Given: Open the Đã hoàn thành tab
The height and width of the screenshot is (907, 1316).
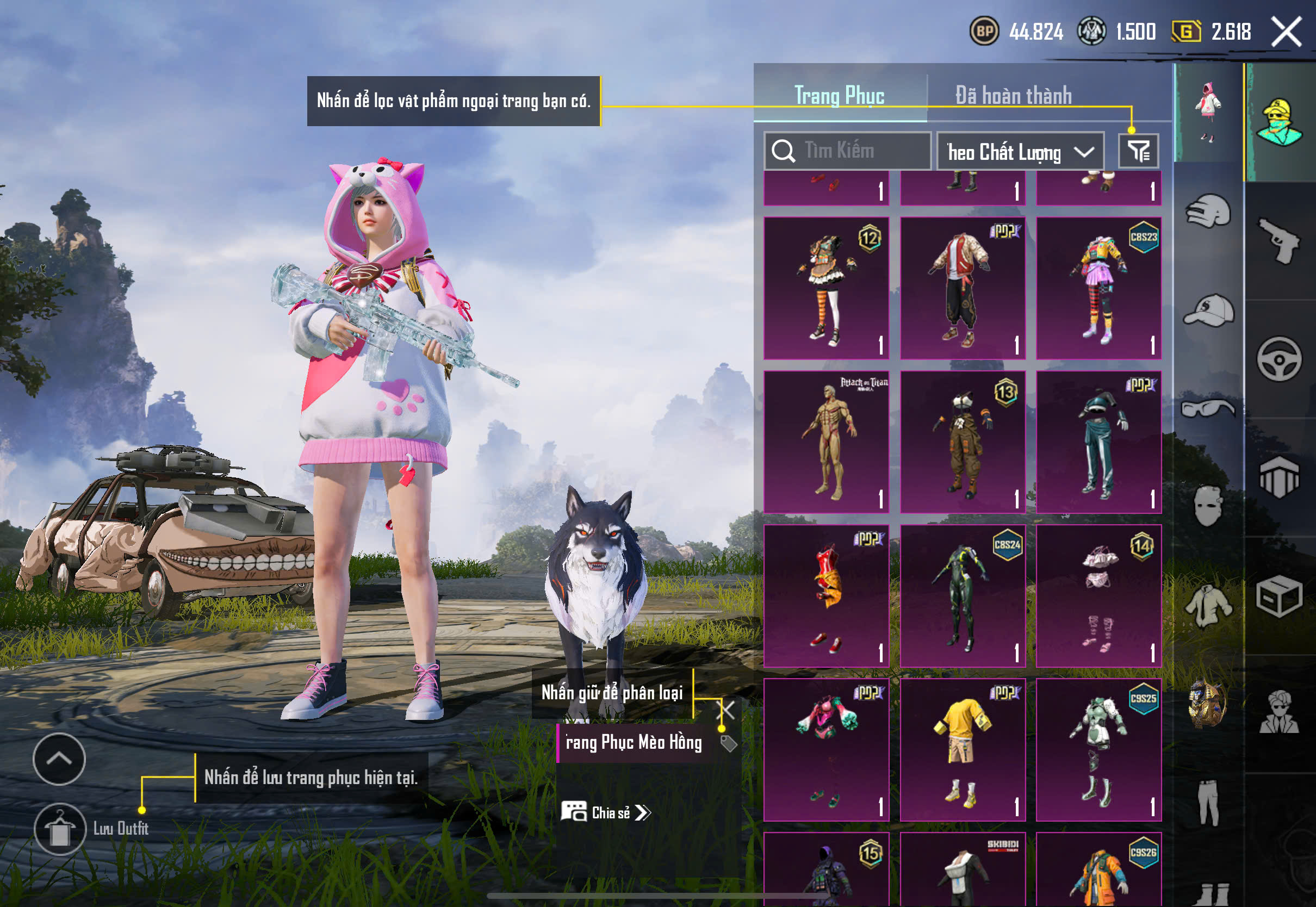Looking at the screenshot, I should click(1014, 96).
